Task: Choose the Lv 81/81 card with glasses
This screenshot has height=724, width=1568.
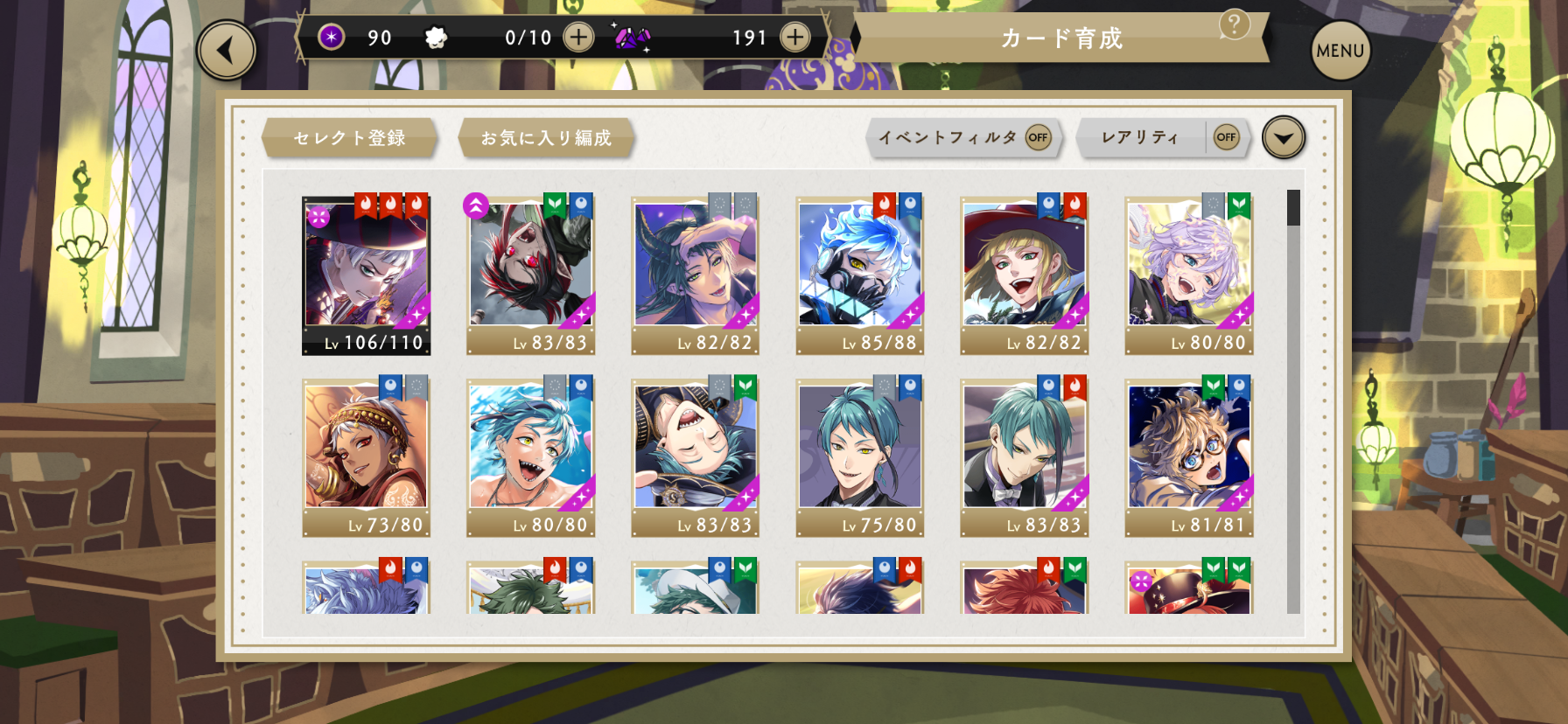Action: tap(1189, 456)
